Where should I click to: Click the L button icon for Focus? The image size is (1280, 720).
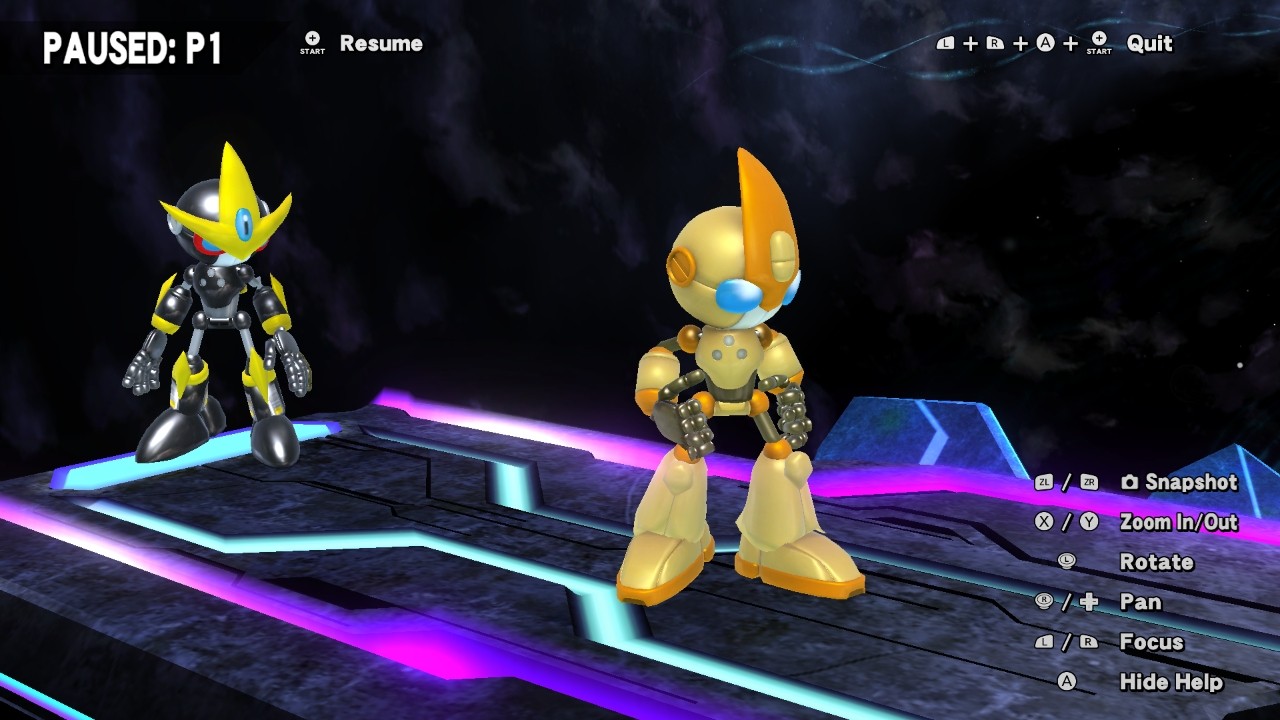pos(1043,642)
